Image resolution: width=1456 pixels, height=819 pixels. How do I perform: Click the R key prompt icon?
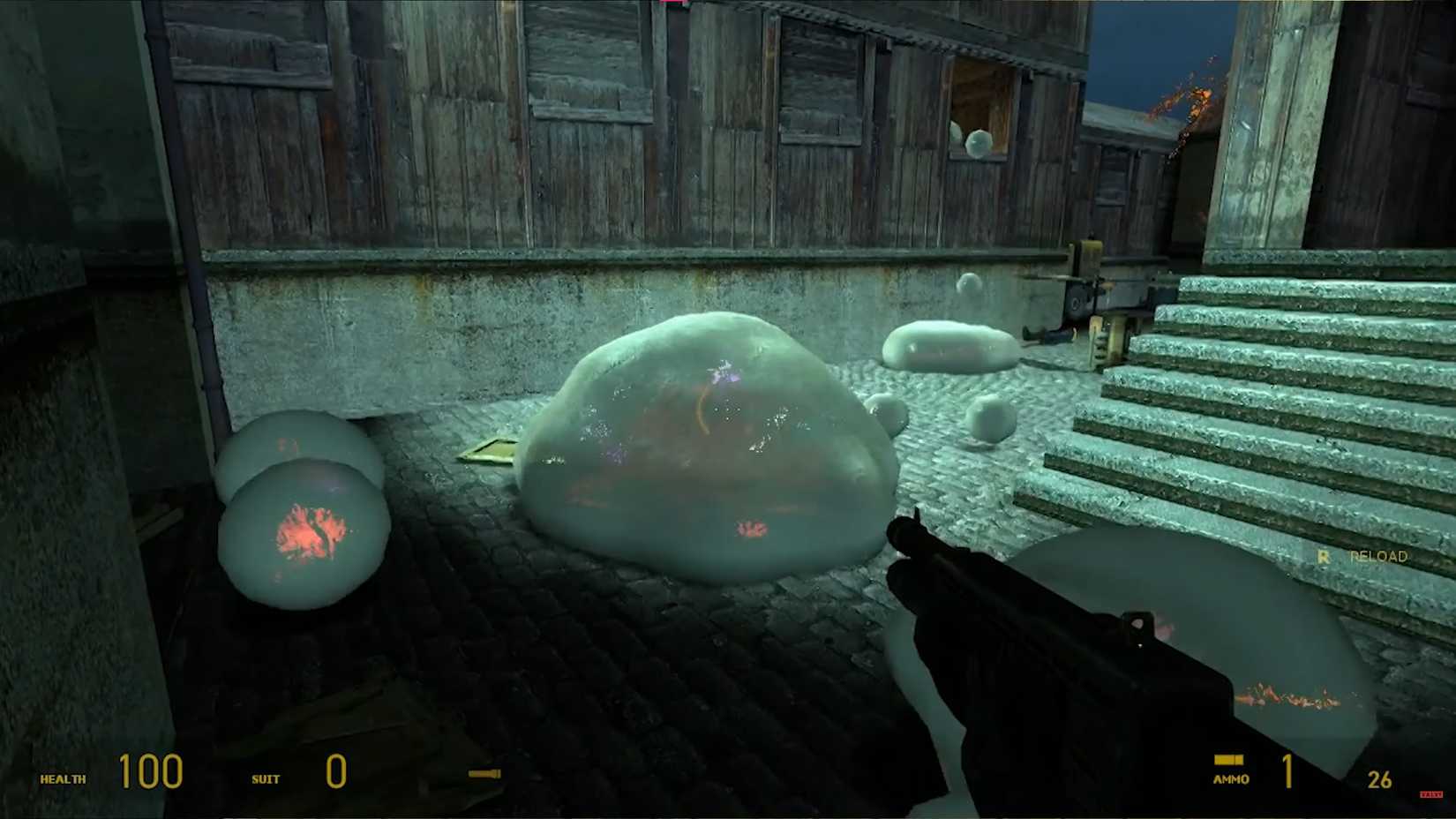1324,557
